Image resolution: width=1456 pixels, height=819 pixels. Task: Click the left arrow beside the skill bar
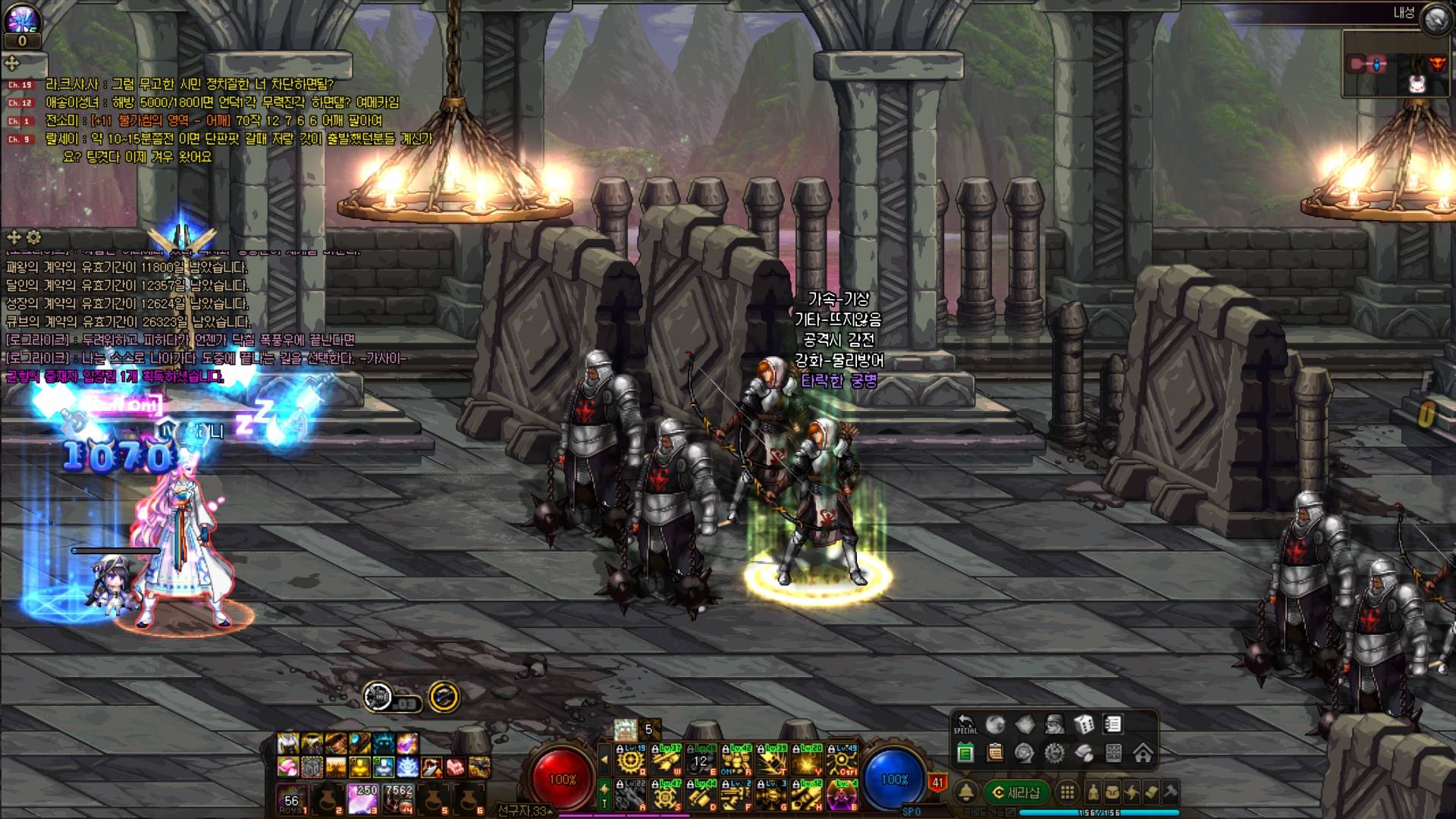tap(604, 759)
